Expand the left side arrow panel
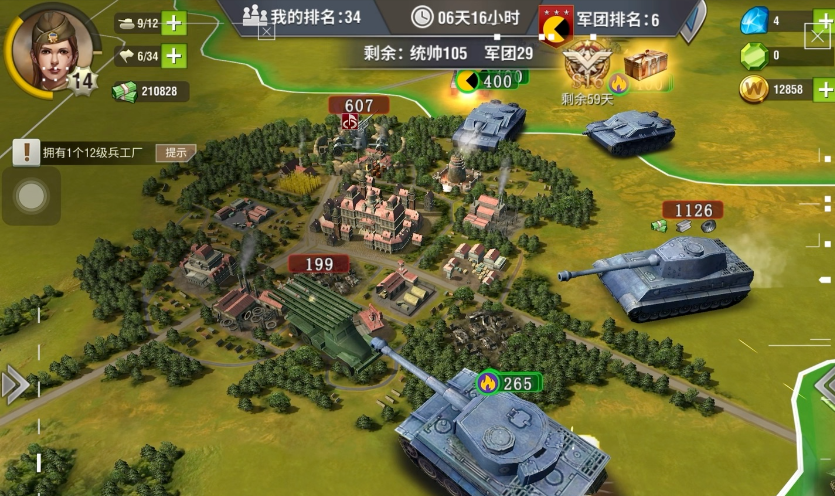This screenshot has width=835, height=496. [14, 384]
